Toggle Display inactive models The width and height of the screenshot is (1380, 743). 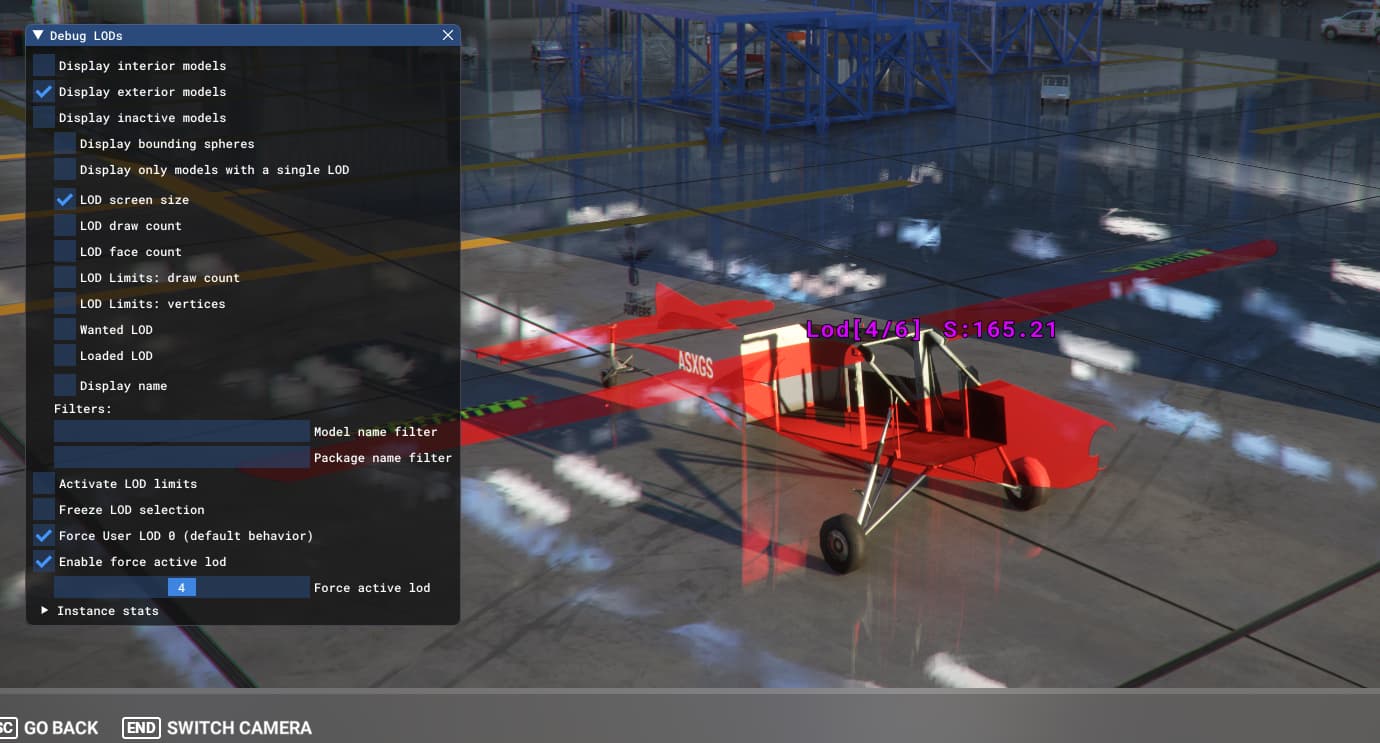(44, 118)
